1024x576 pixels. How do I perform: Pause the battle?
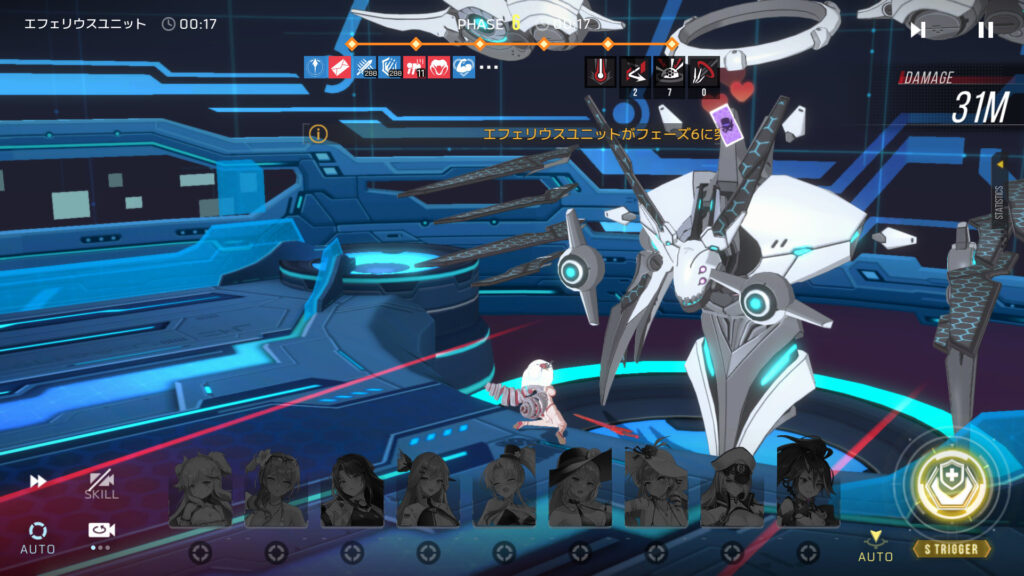pyautogui.click(x=985, y=30)
